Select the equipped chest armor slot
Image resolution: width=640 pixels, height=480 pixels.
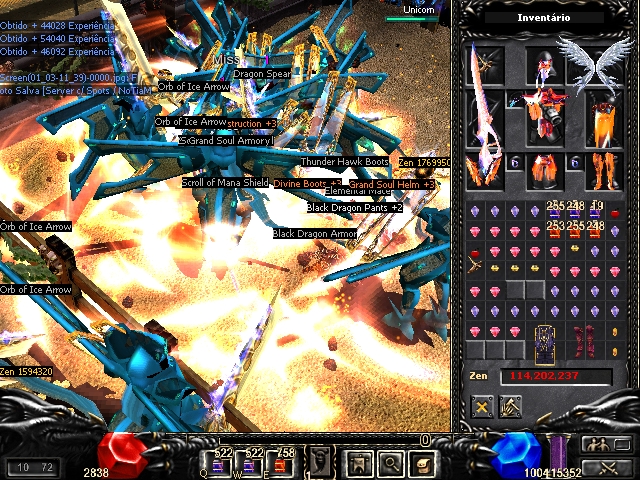(544, 115)
